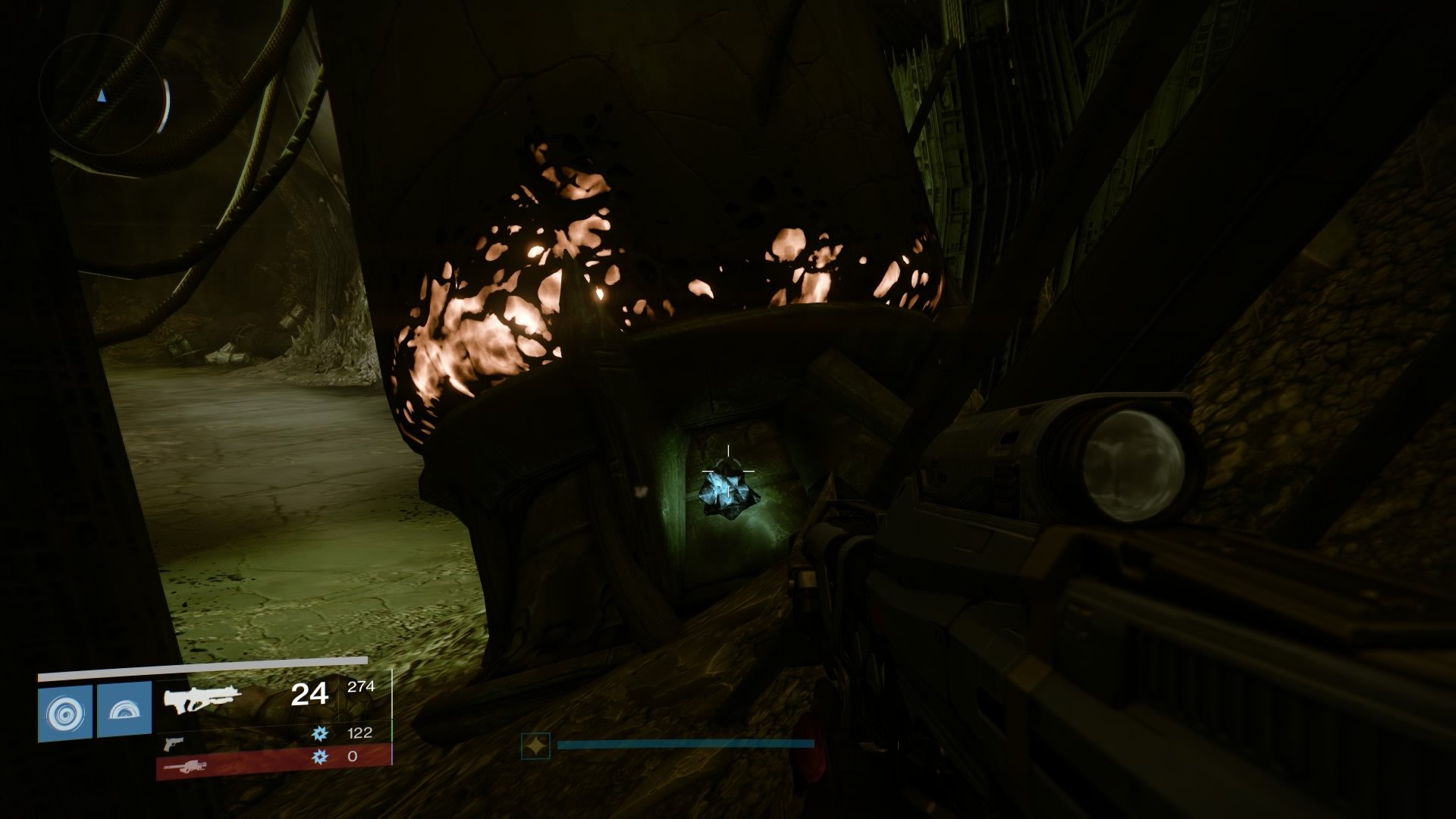Click the diamond super ability icon
Viewport: 1456px width, 819px height.
point(535,746)
